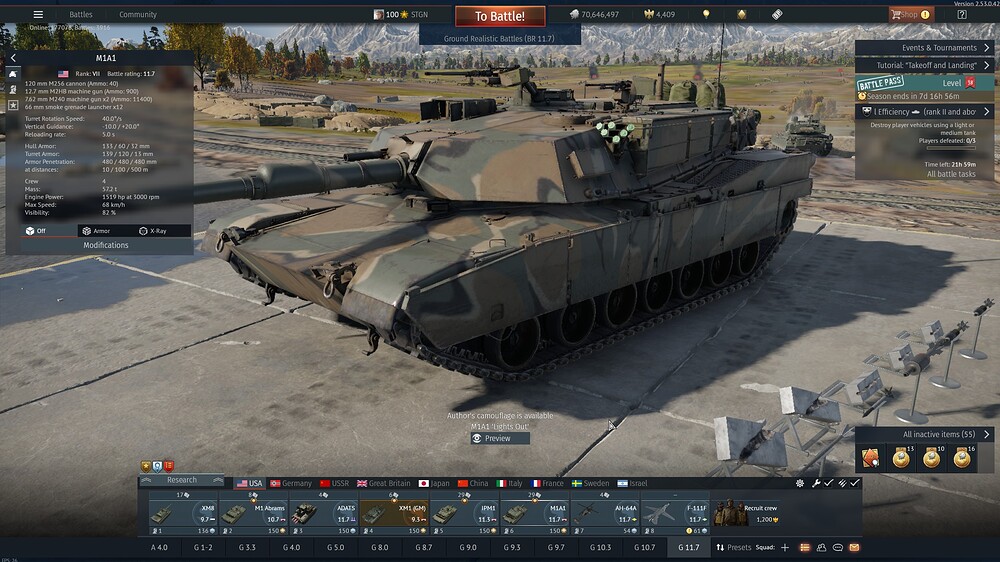Switch to the Germany nation tab

pos(291,483)
